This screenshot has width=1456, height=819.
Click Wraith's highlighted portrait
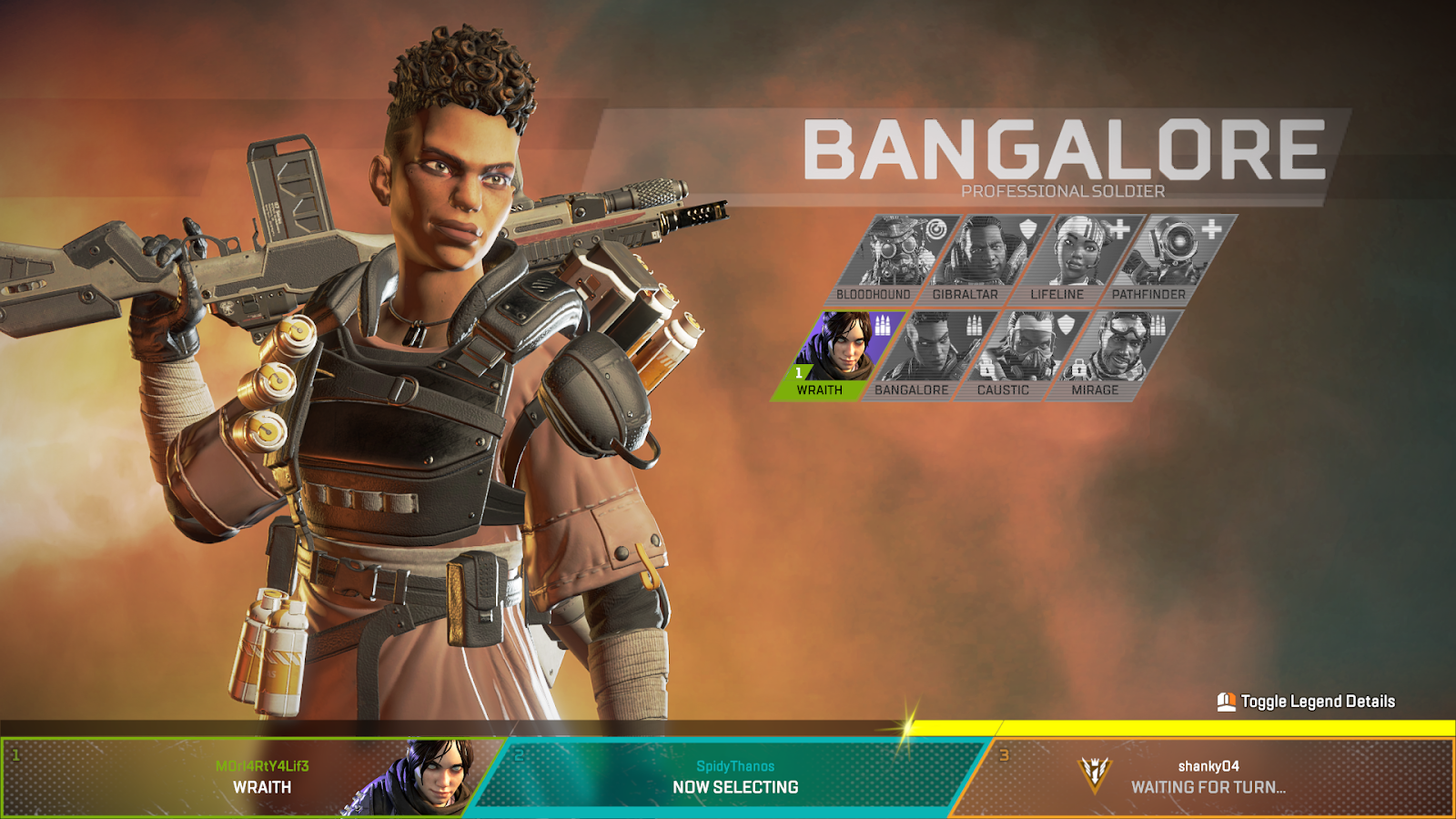click(844, 344)
